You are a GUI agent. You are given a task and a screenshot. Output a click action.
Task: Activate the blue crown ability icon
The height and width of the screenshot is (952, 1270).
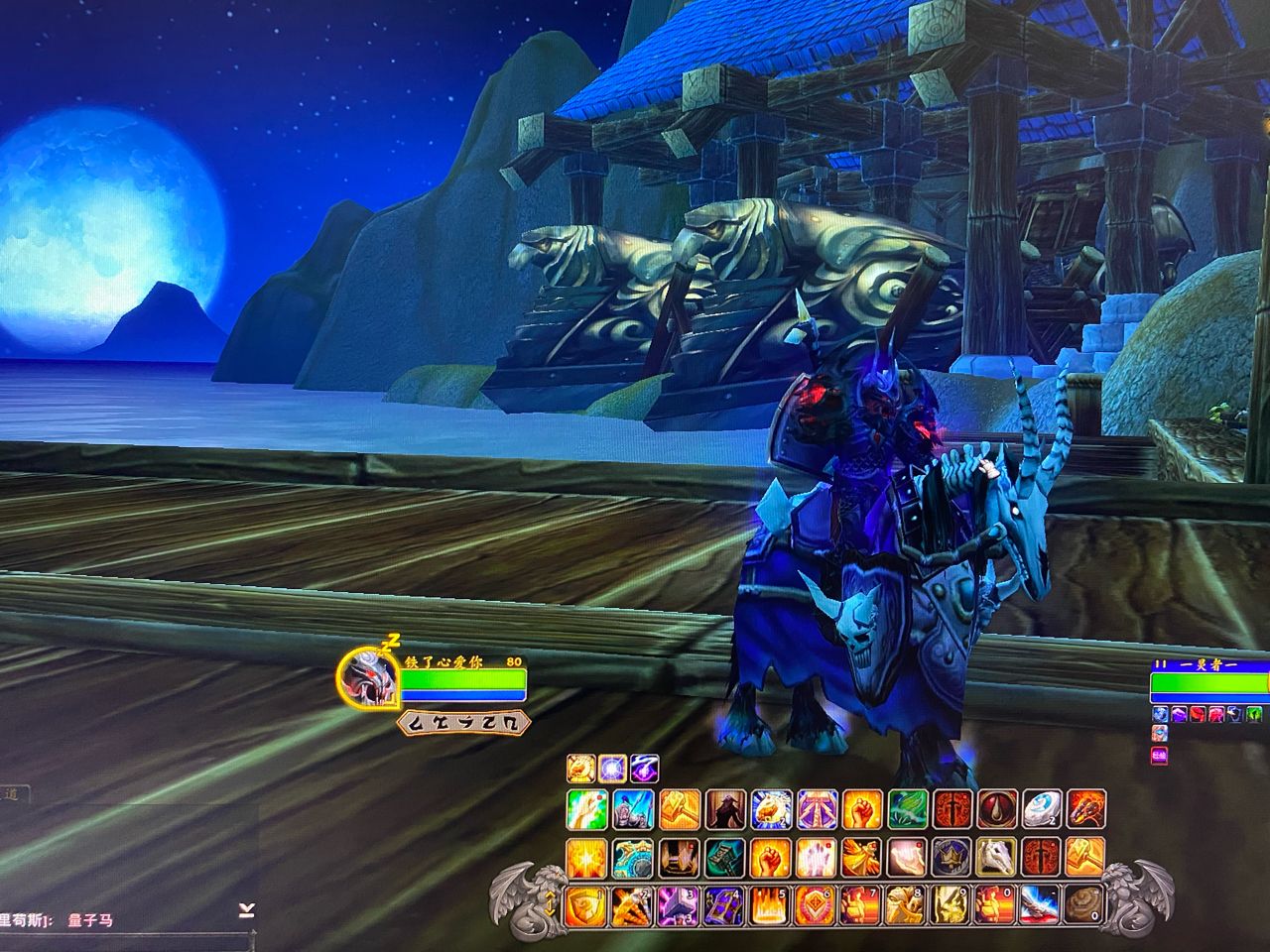951,857
